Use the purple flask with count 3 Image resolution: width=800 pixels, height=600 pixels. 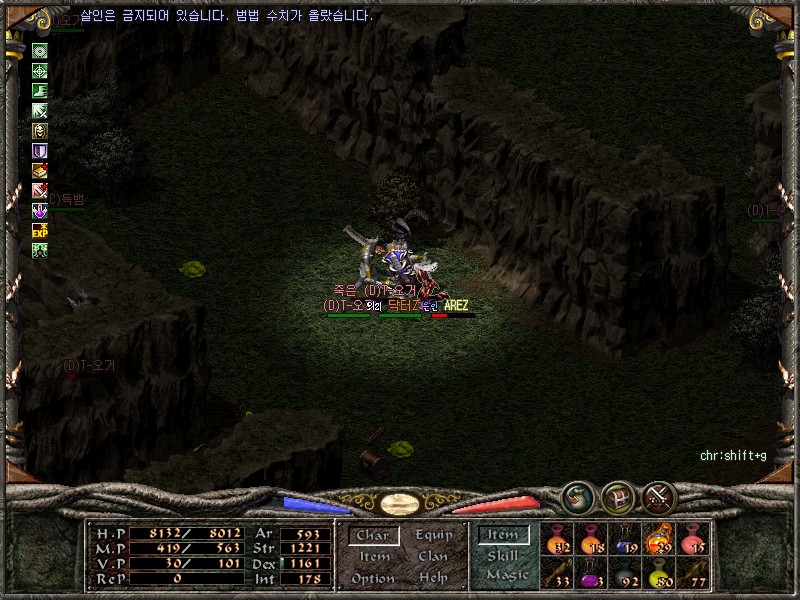(x=591, y=572)
